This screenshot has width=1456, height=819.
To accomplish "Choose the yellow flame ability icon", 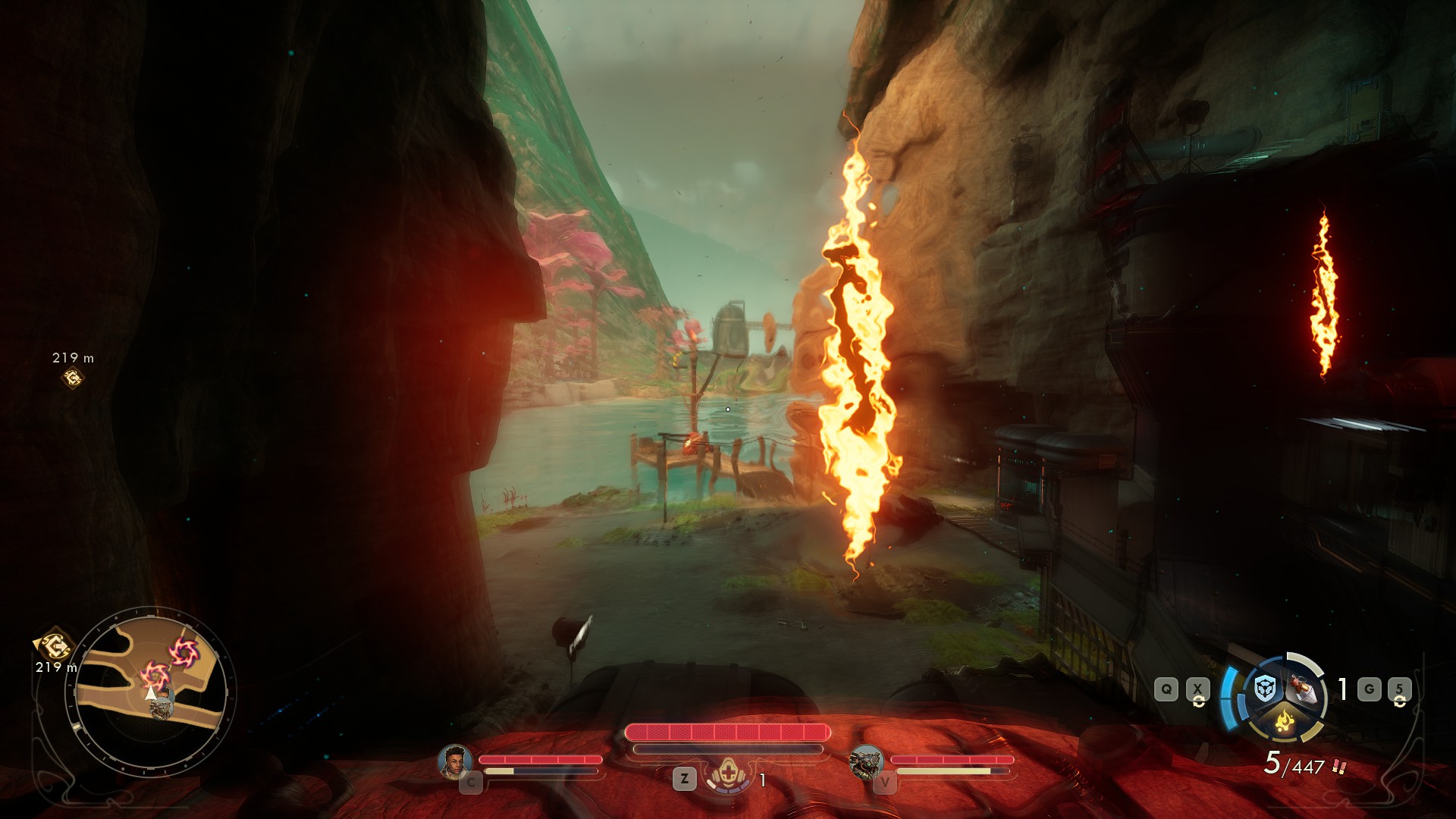I will [x=1284, y=719].
